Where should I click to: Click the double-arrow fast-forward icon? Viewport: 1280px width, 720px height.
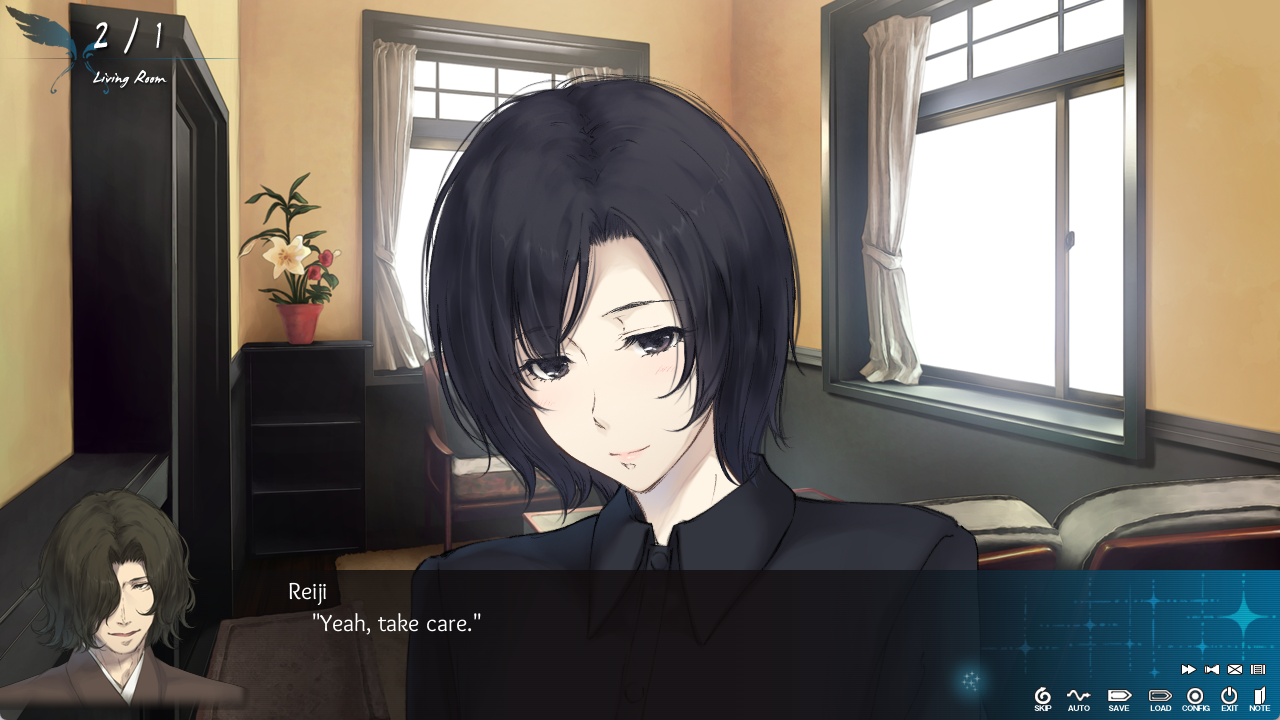(x=1188, y=670)
